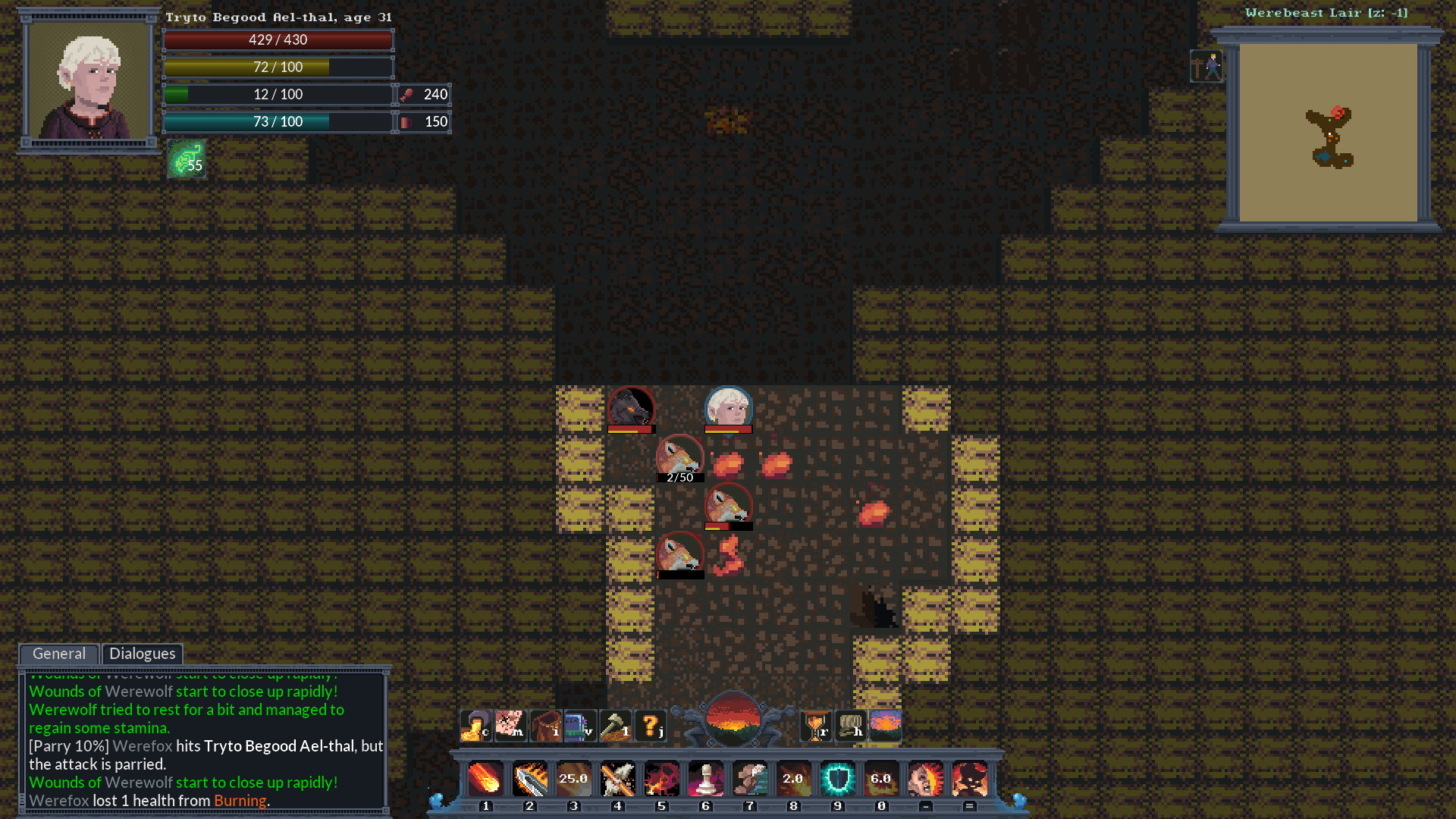The height and width of the screenshot is (819, 1456).
Task: Switch to the Dialogues tab
Action: click(x=142, y=654)
